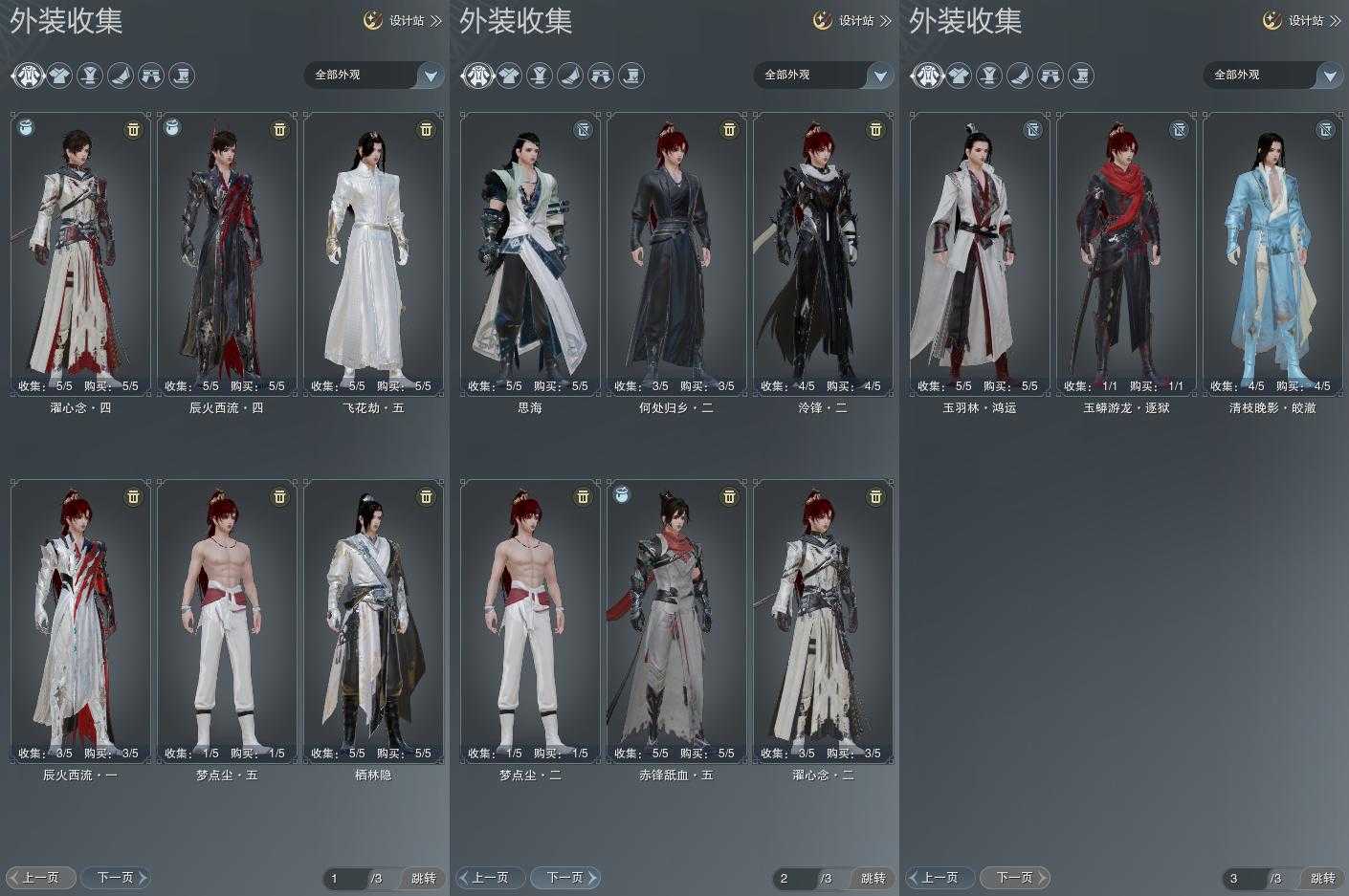The width and height of the screenshot is (1349, 896).
Task: Select the 赤锋舐血·五 outfit card
Action: click(676, 622)
